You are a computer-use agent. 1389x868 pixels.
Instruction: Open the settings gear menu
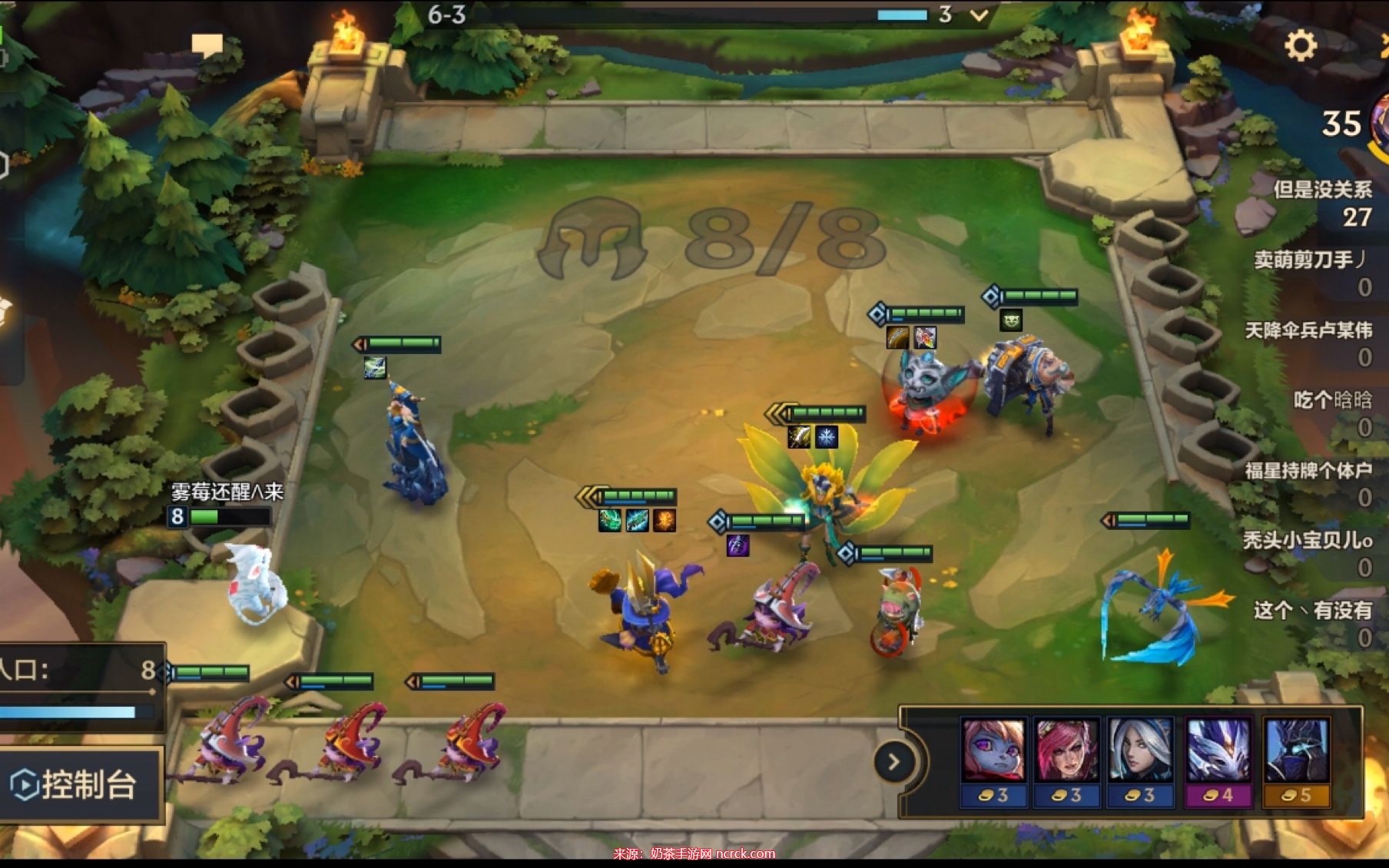1300,45
